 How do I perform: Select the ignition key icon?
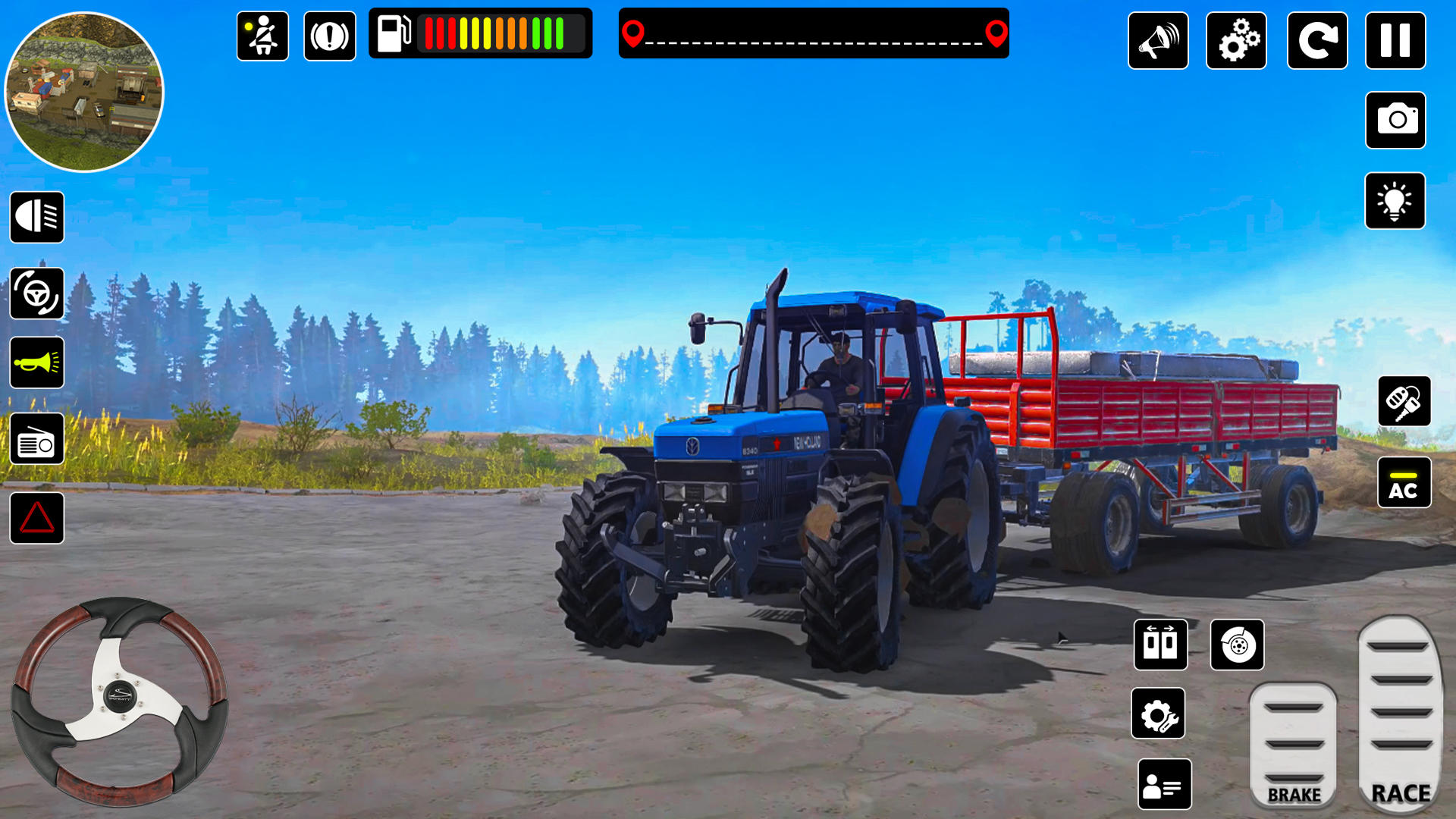[x=1404, y=402]
